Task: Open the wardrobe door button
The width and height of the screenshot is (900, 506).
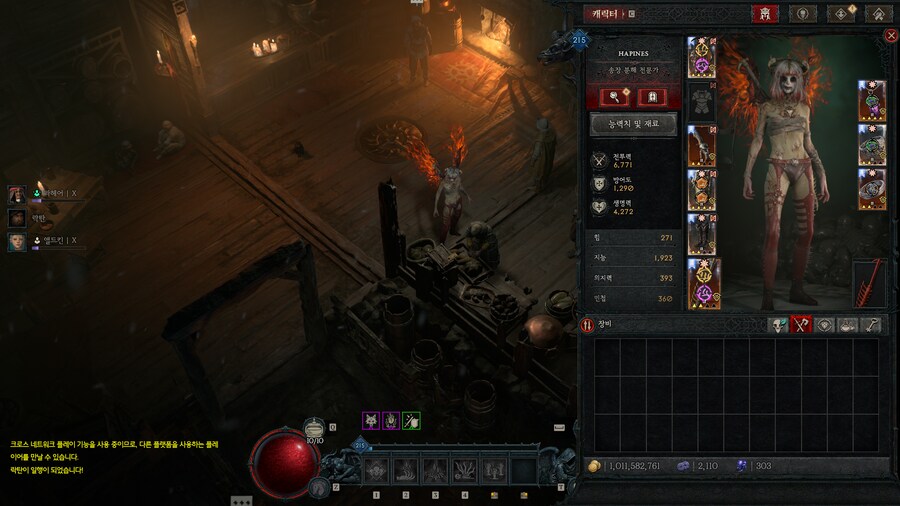Action: click(x=652, y=96)
